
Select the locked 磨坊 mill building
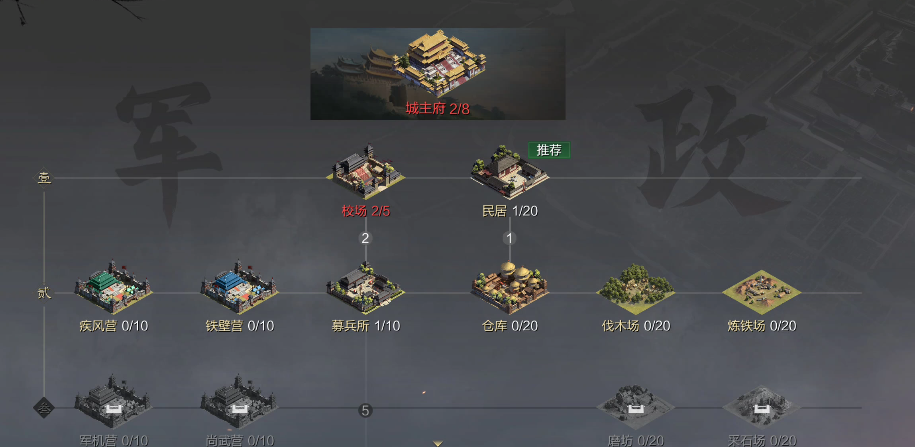pos(636,406)
